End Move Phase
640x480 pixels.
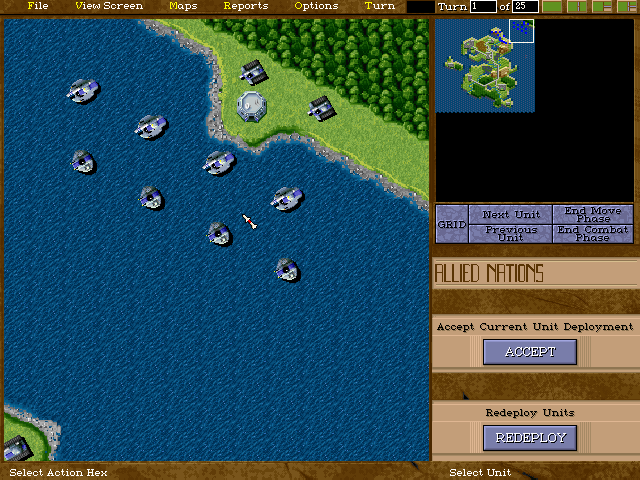coord(593,215)
